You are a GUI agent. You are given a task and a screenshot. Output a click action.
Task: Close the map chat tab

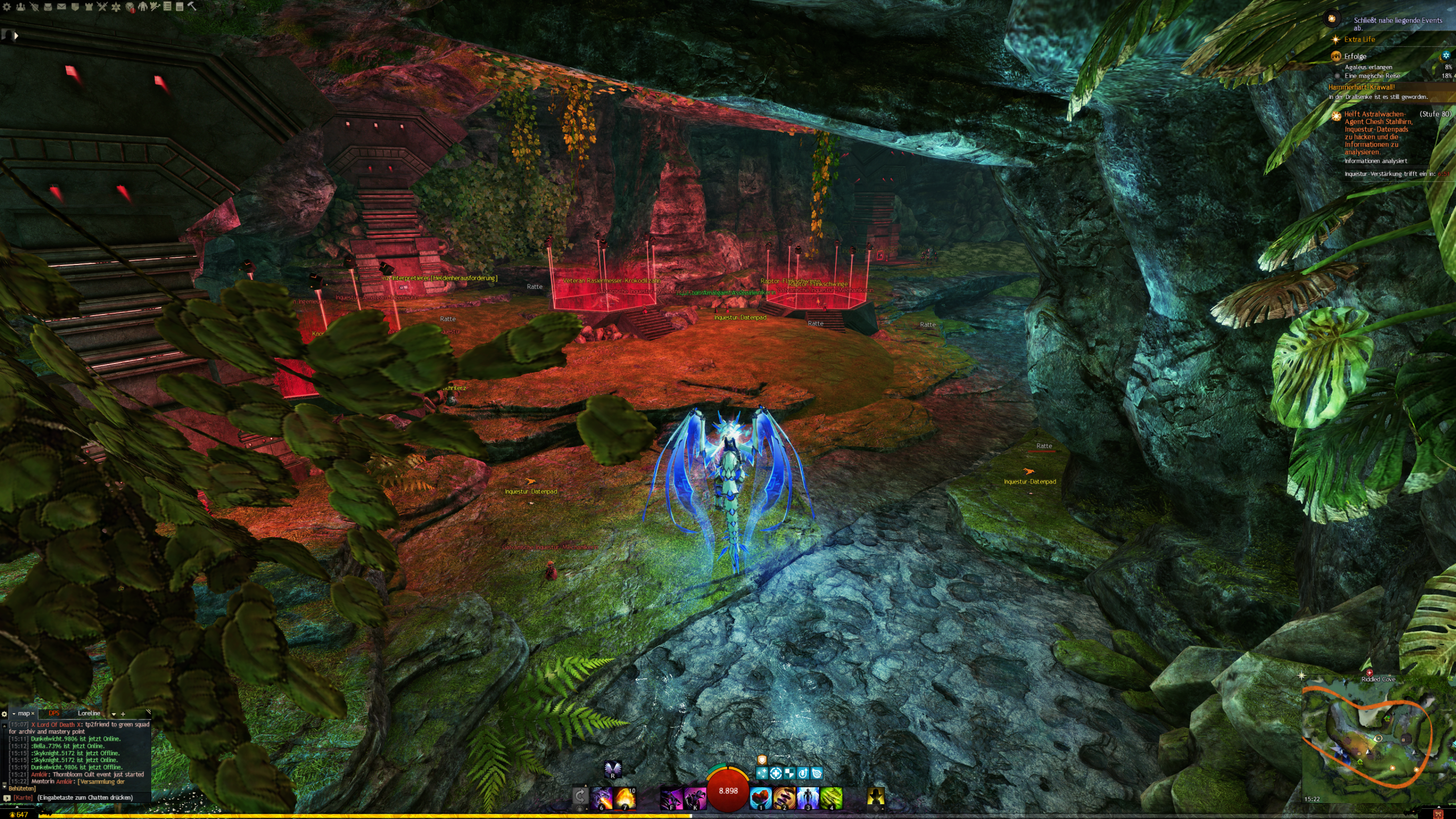coord(32,713)
